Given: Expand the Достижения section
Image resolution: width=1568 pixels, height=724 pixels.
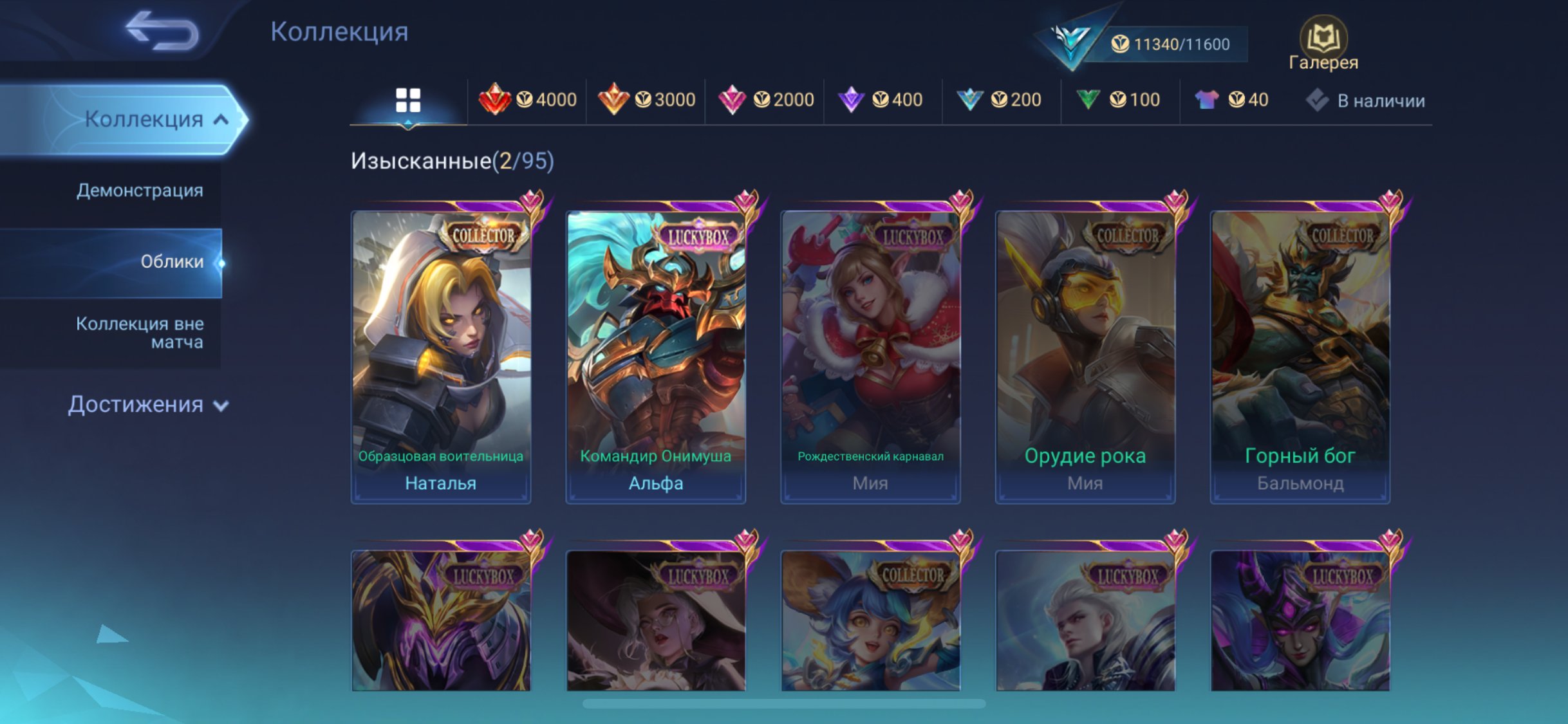Looking at the screenshot, I should pos(148,404).
